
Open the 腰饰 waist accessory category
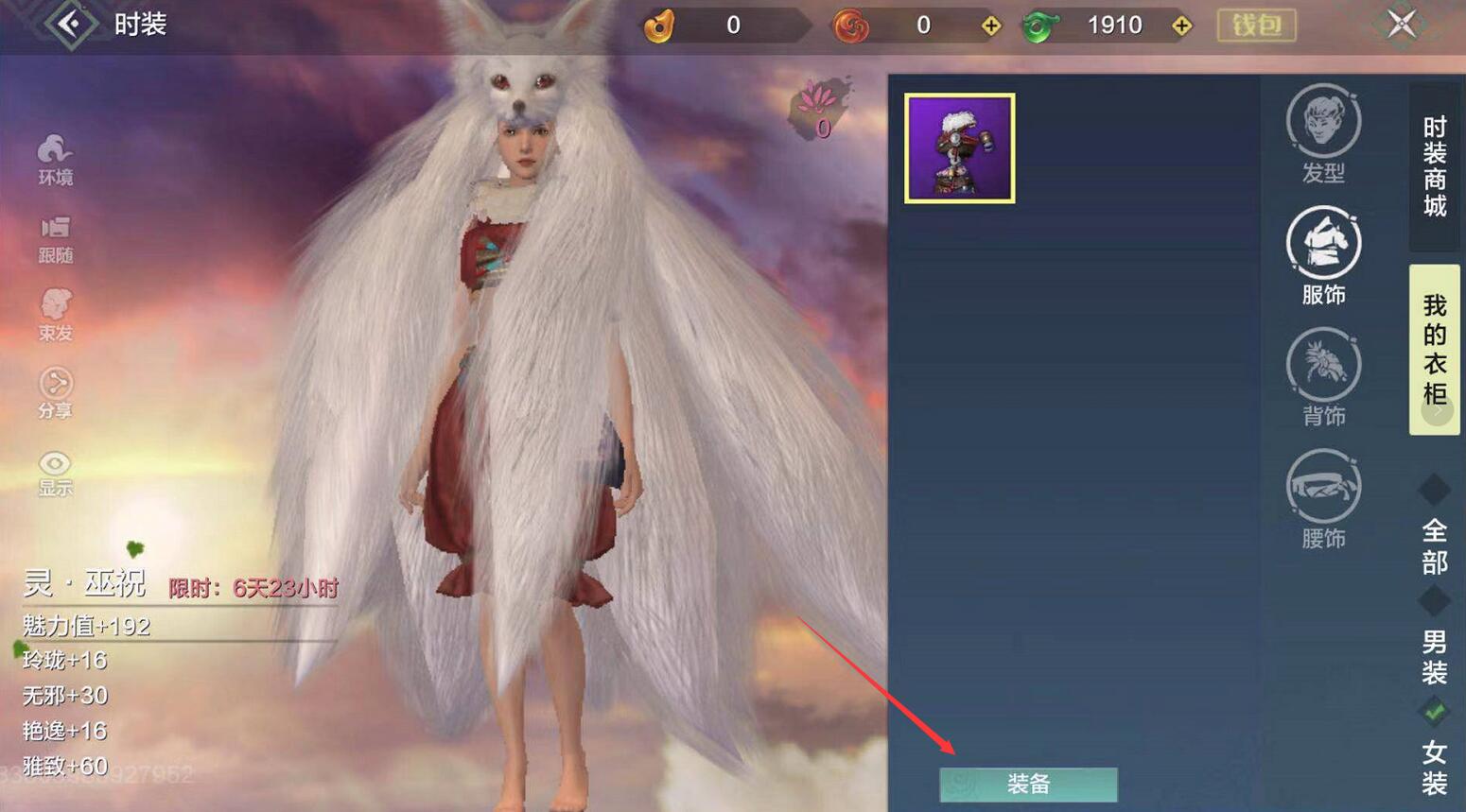coord(1323,499)
